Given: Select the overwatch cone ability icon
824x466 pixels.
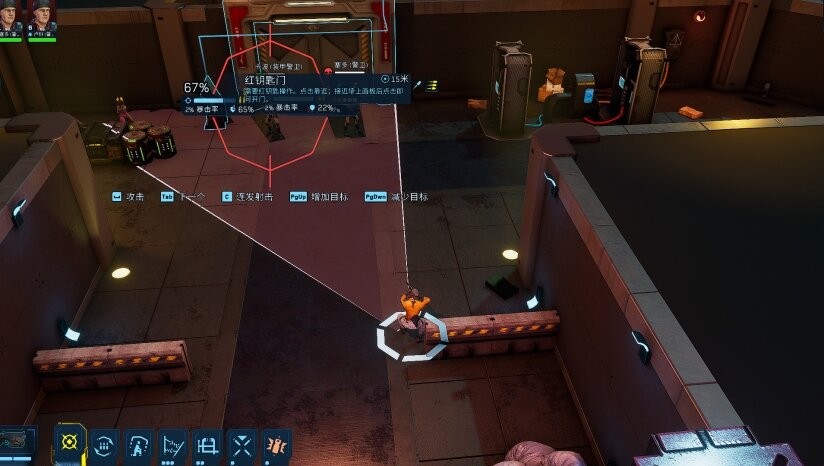Looking at the screenshot, I should pyautogui.click(x=173, y=443).
